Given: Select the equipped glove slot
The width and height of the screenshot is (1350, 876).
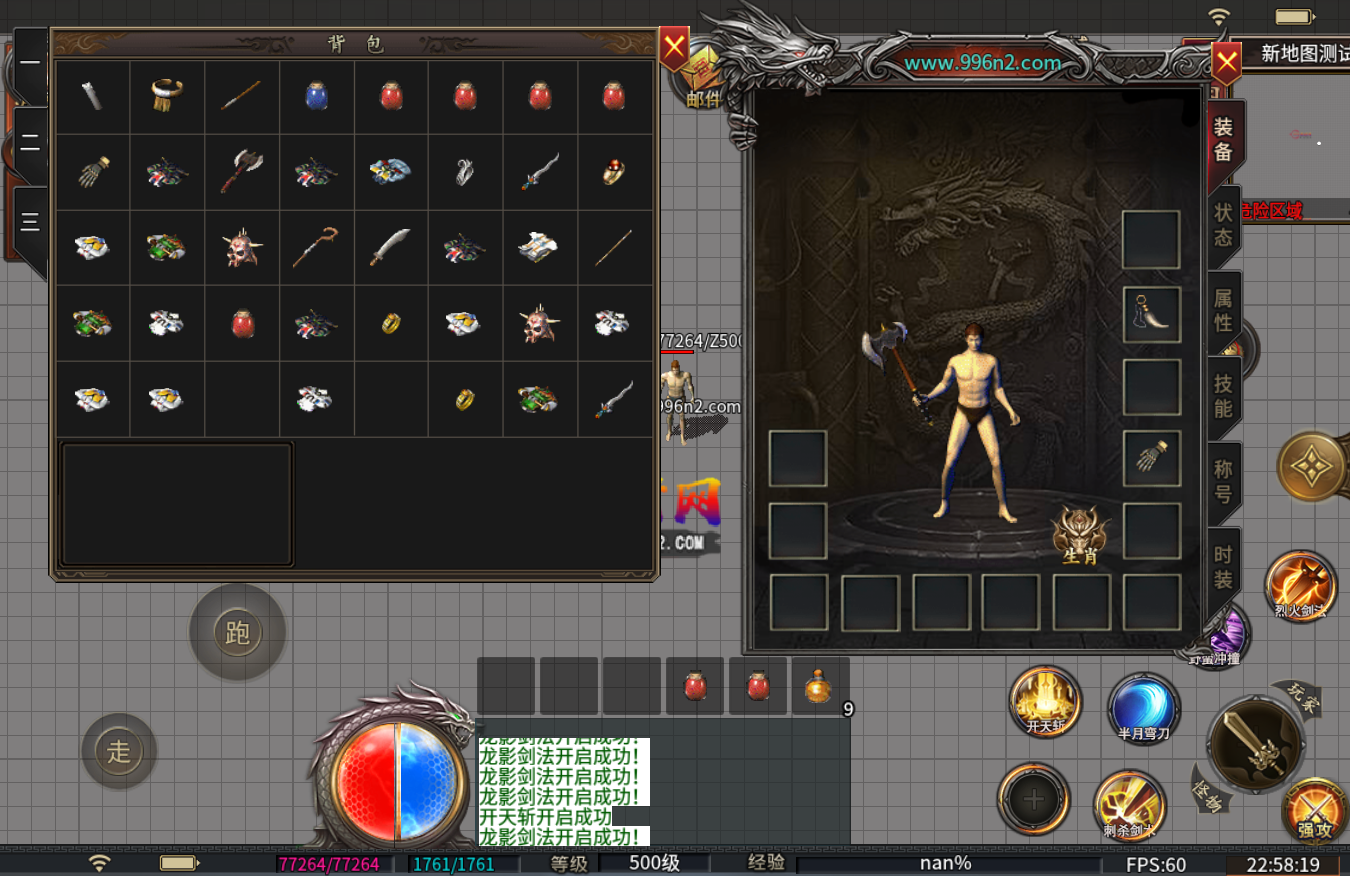Looking at the screenshot, I should 1152,459.
